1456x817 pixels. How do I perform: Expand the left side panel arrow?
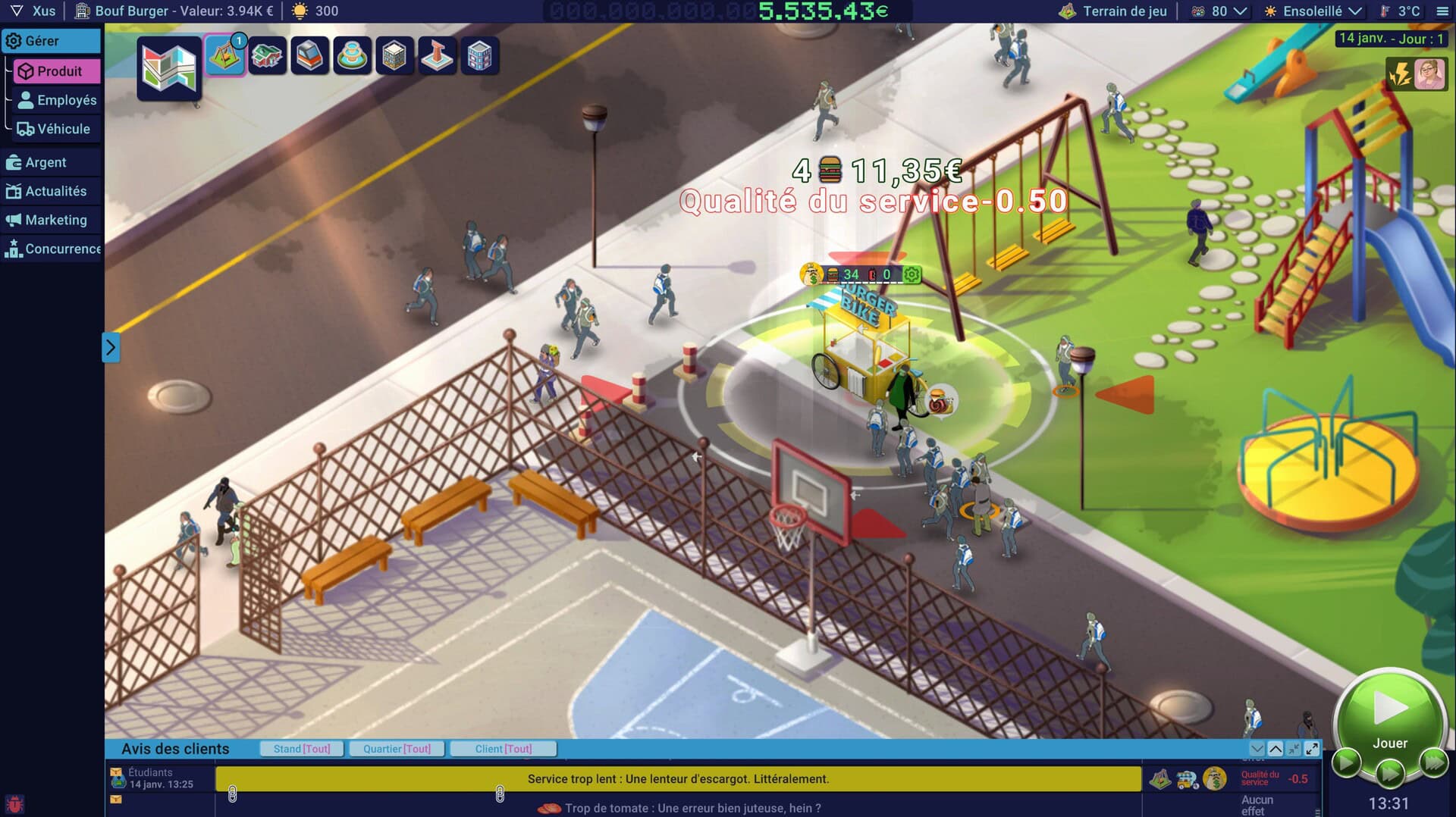111,348
